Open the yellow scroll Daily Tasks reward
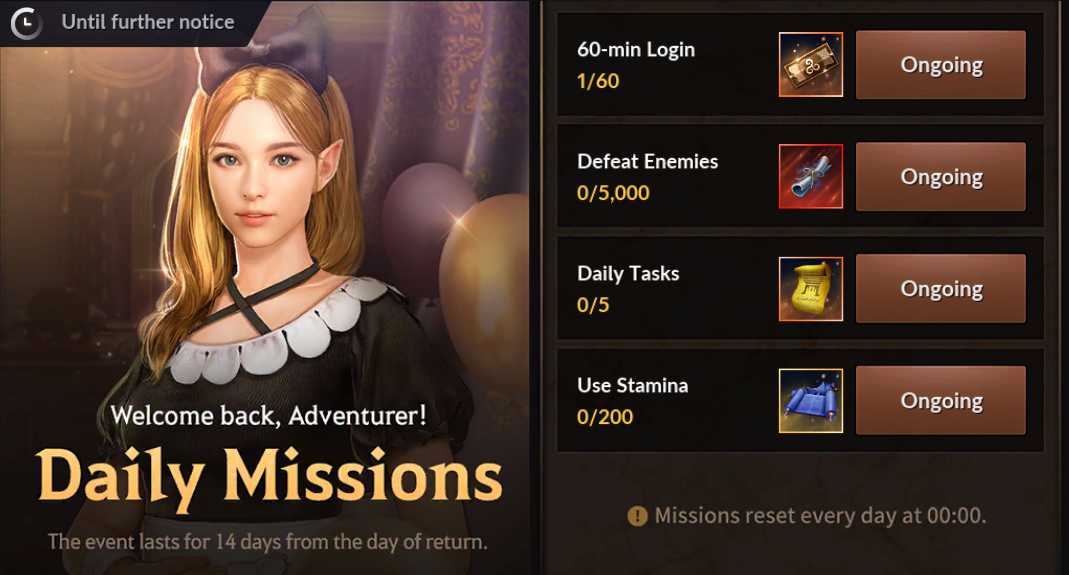The height and width of the screenshot is (575, 1069). (x=811, y=289)
